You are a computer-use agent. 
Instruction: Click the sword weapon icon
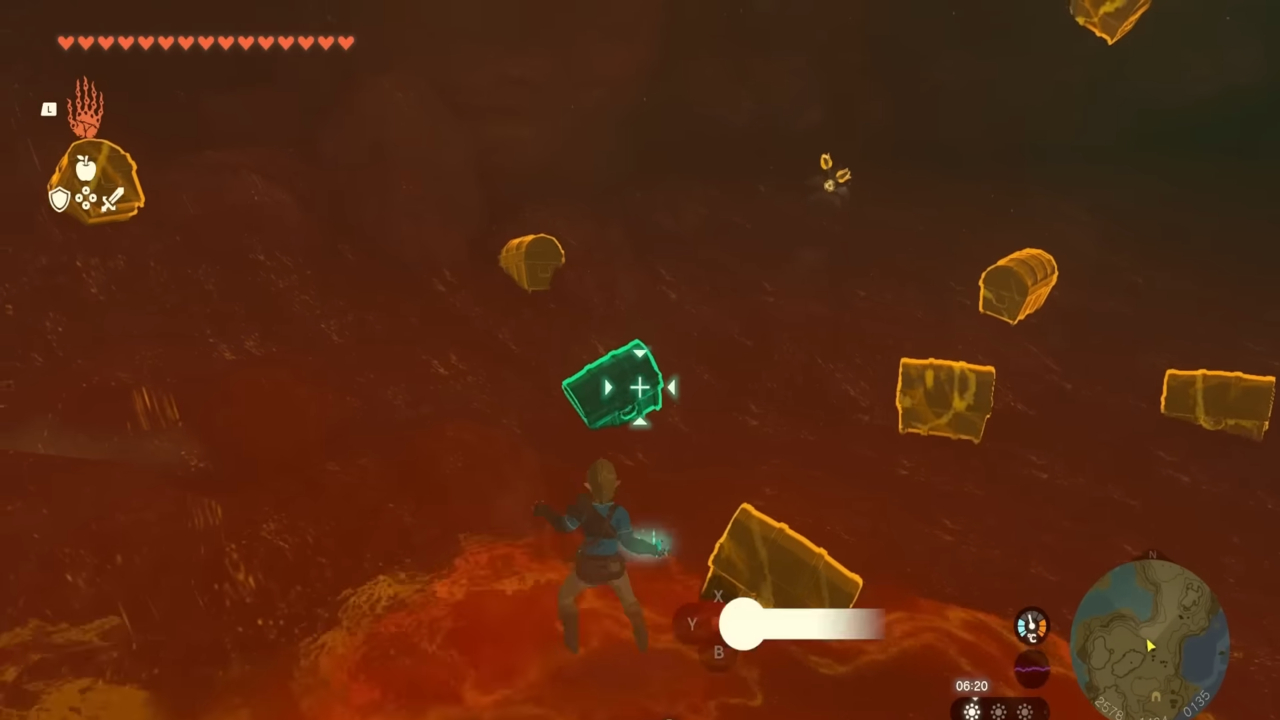[113, 199]
